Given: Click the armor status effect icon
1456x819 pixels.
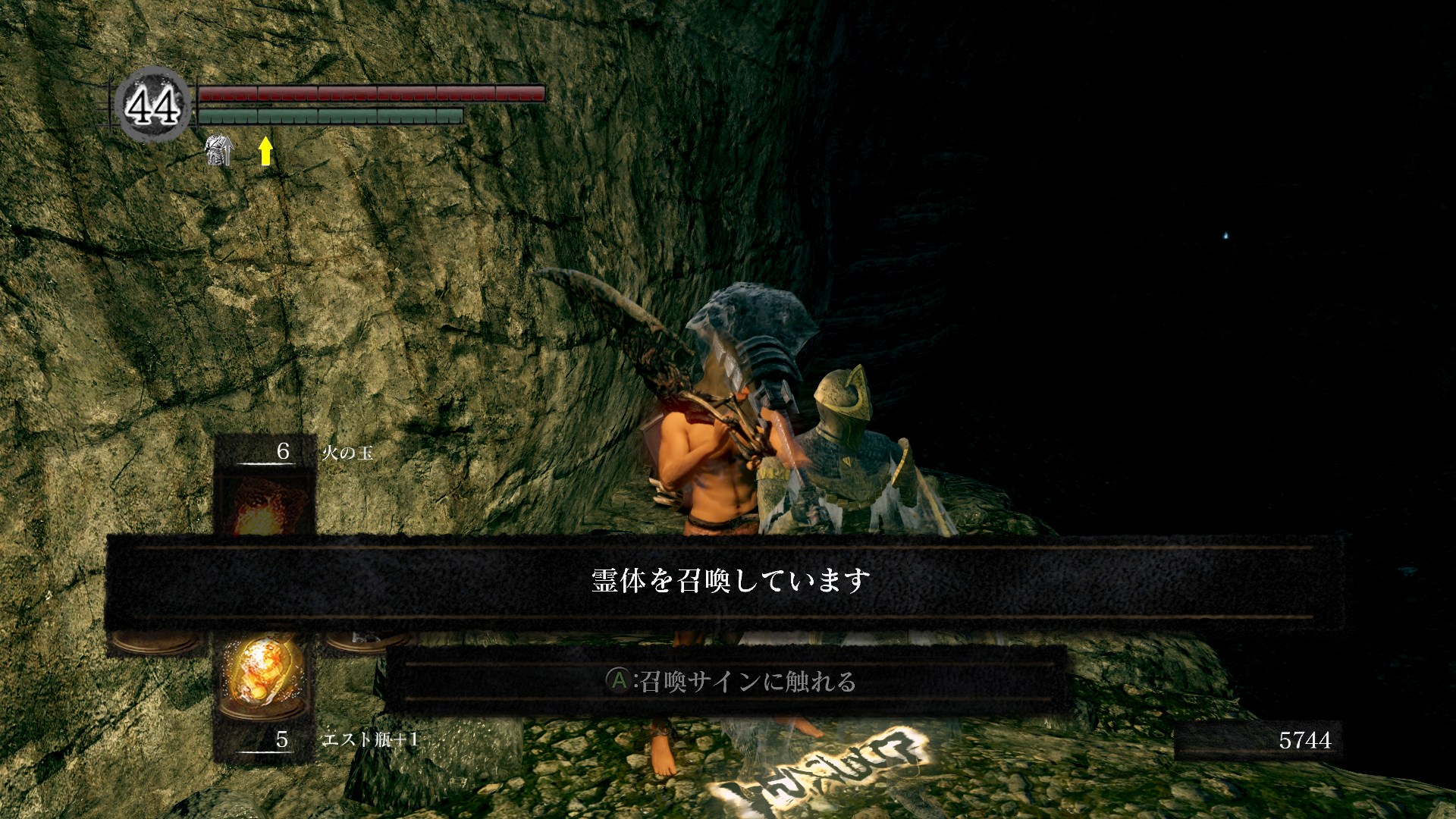Looking at the screenshot, I should (218, 150).
